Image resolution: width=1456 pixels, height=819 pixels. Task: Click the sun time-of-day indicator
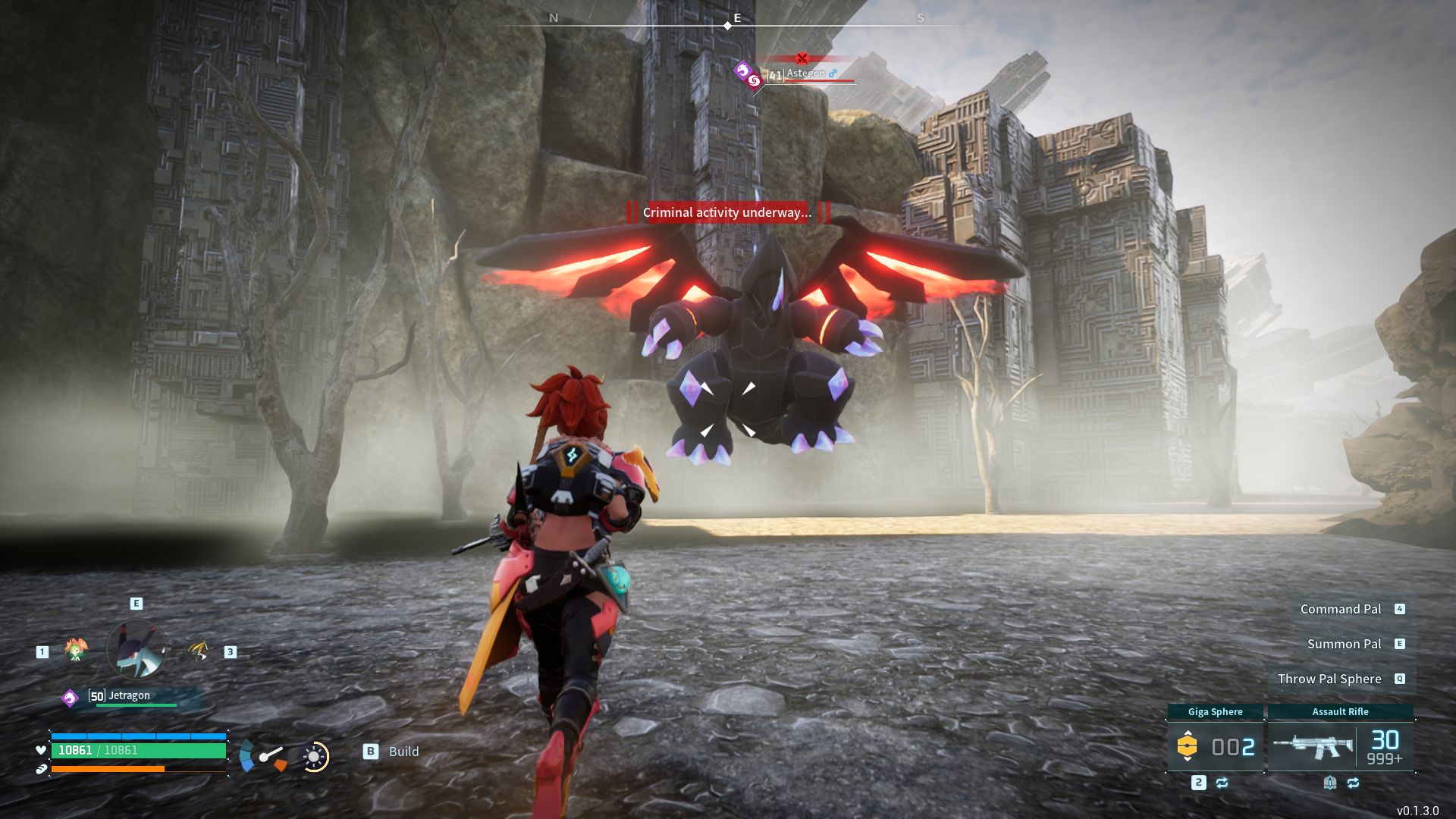314,756
